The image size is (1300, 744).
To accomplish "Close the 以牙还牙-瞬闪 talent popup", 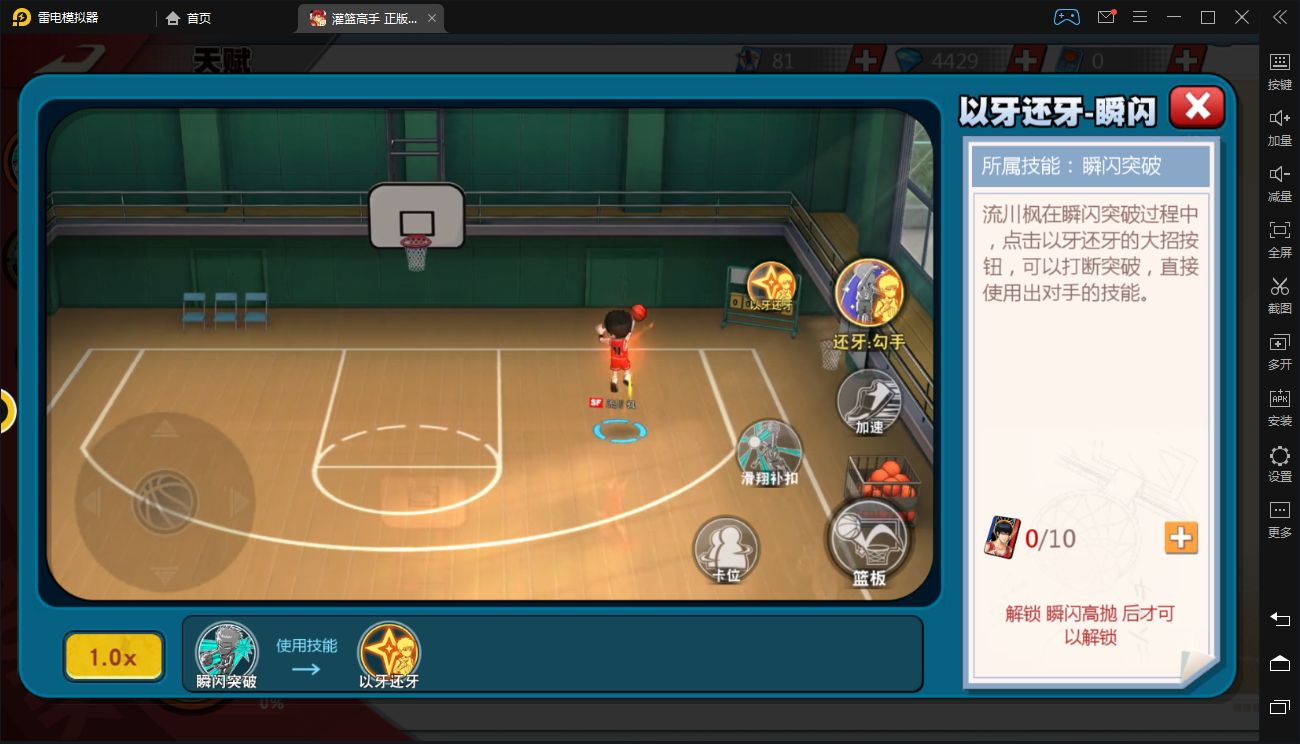I will [1197, 106].
